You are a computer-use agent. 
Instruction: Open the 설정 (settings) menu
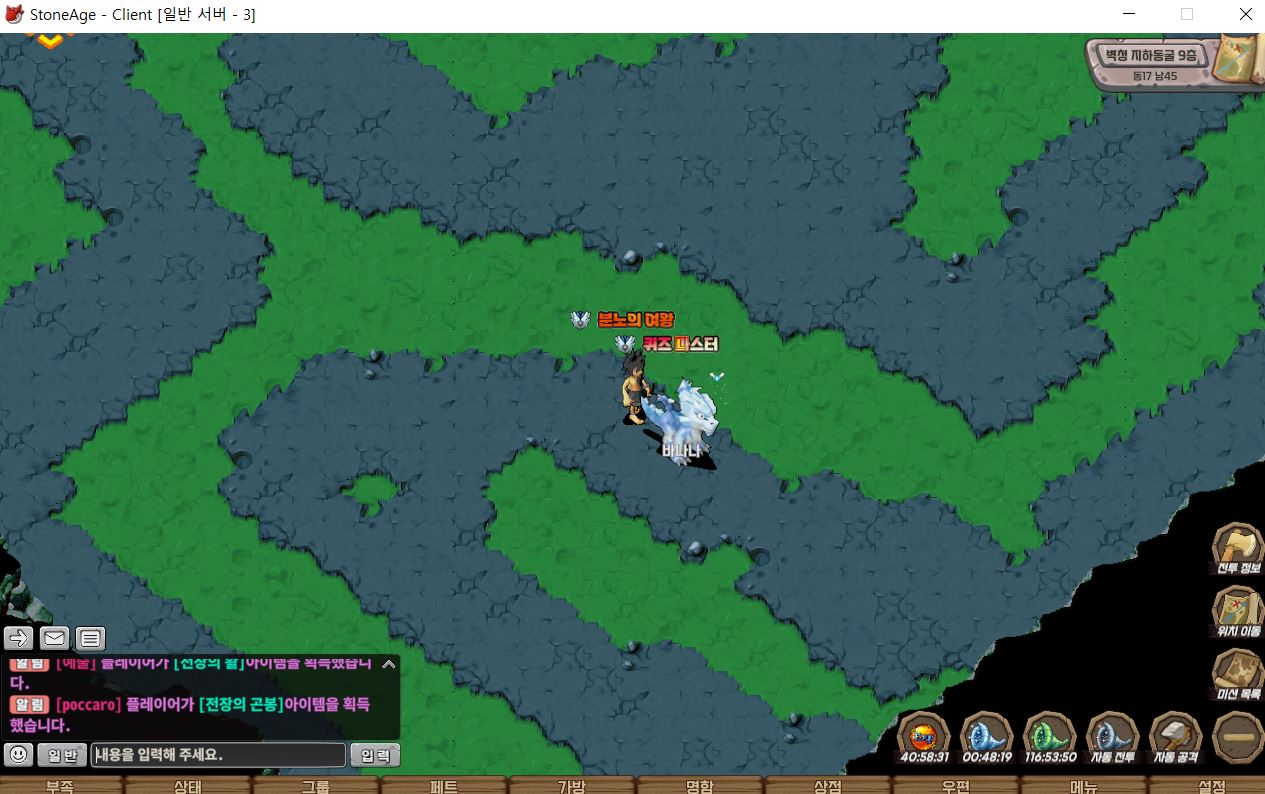pos(1211,785)
